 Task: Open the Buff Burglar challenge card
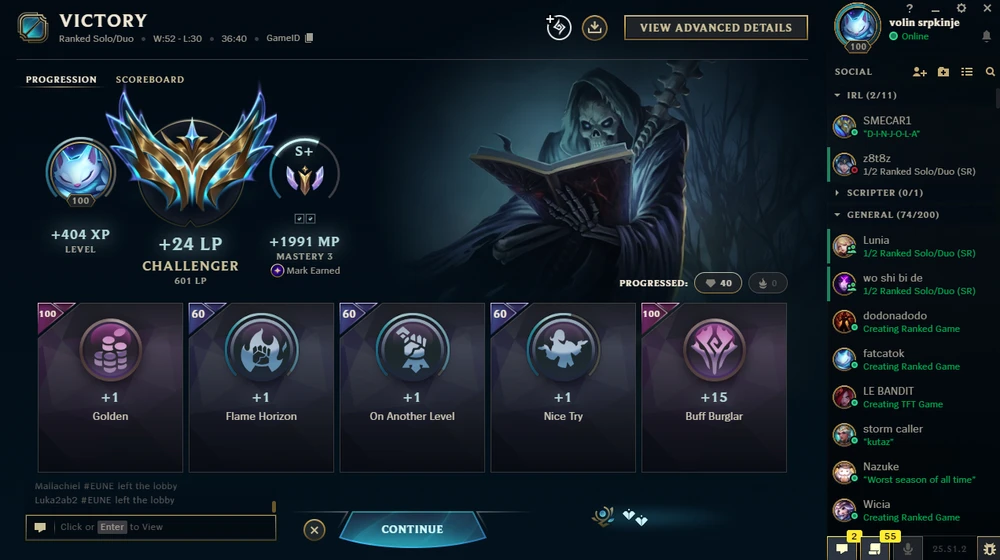click(x=714, y=387)
